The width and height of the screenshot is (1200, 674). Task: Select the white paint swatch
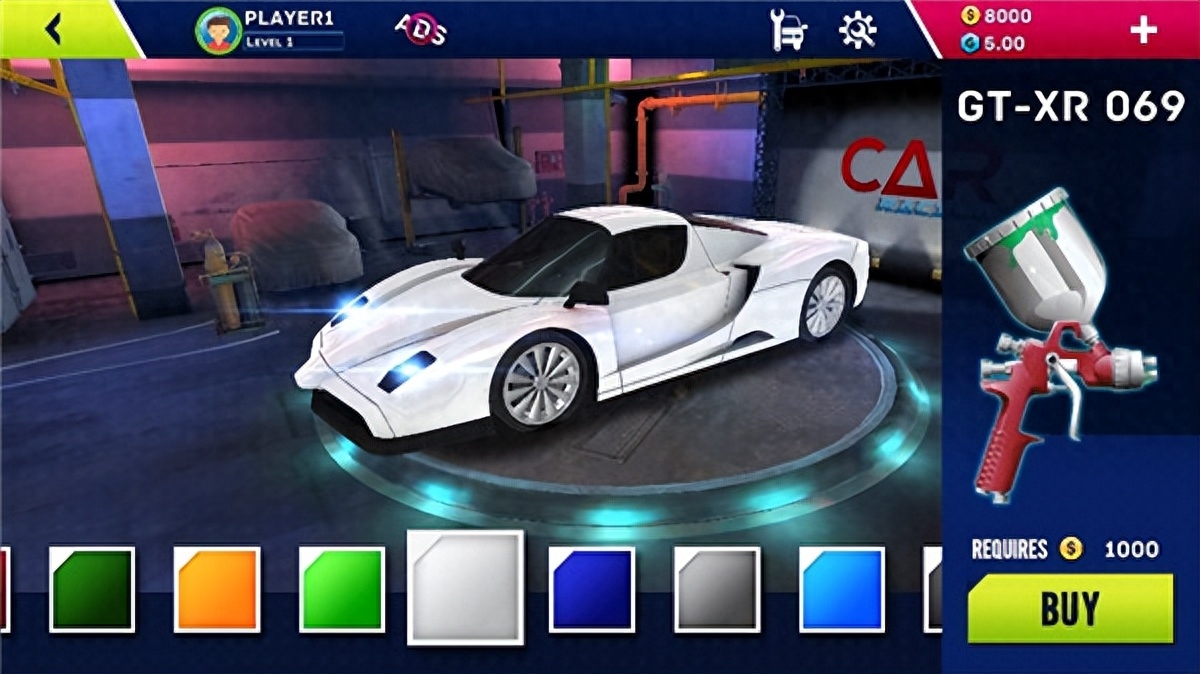(x=466, y=587)
